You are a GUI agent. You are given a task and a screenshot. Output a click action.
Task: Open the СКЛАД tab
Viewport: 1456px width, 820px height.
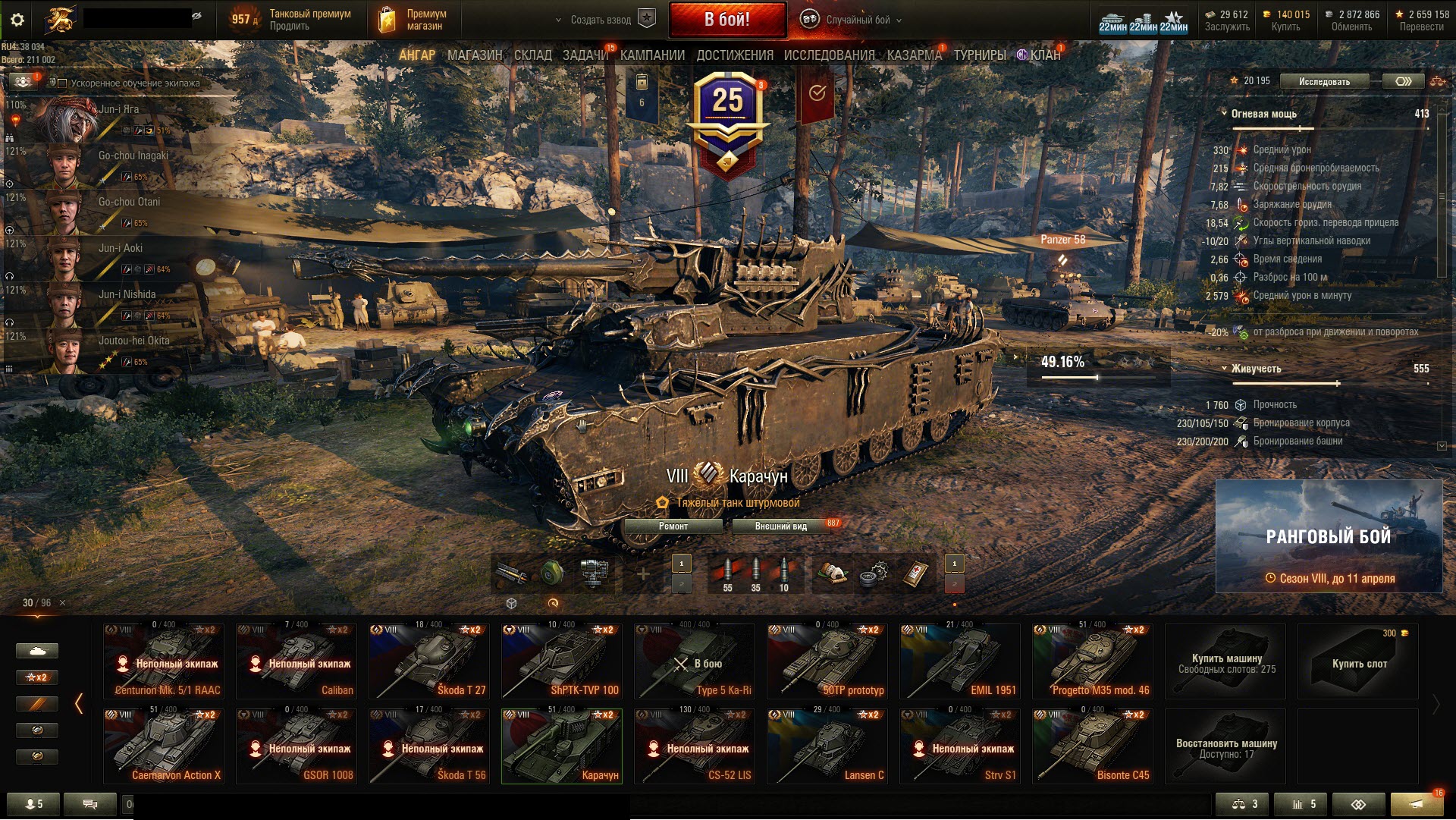pyautogui.click(x=532, y=55)
